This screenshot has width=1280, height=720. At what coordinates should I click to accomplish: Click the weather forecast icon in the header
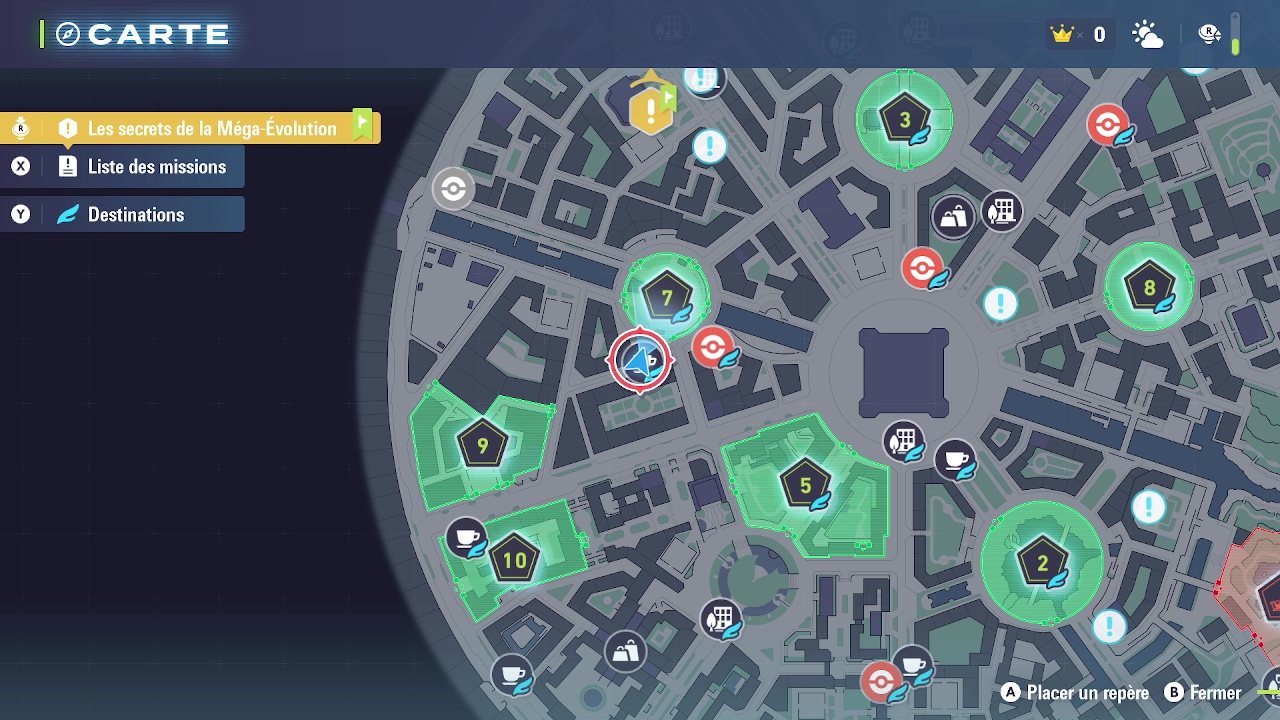[x=1148, y=33]
